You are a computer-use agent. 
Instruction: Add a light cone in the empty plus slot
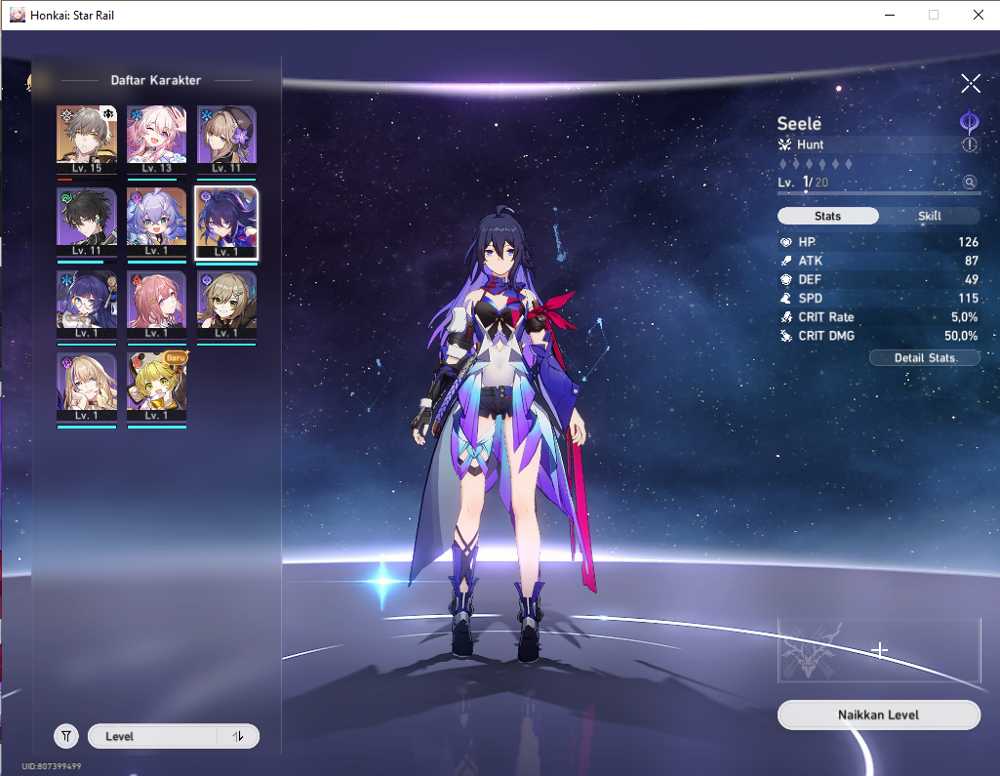click(879, 651)
